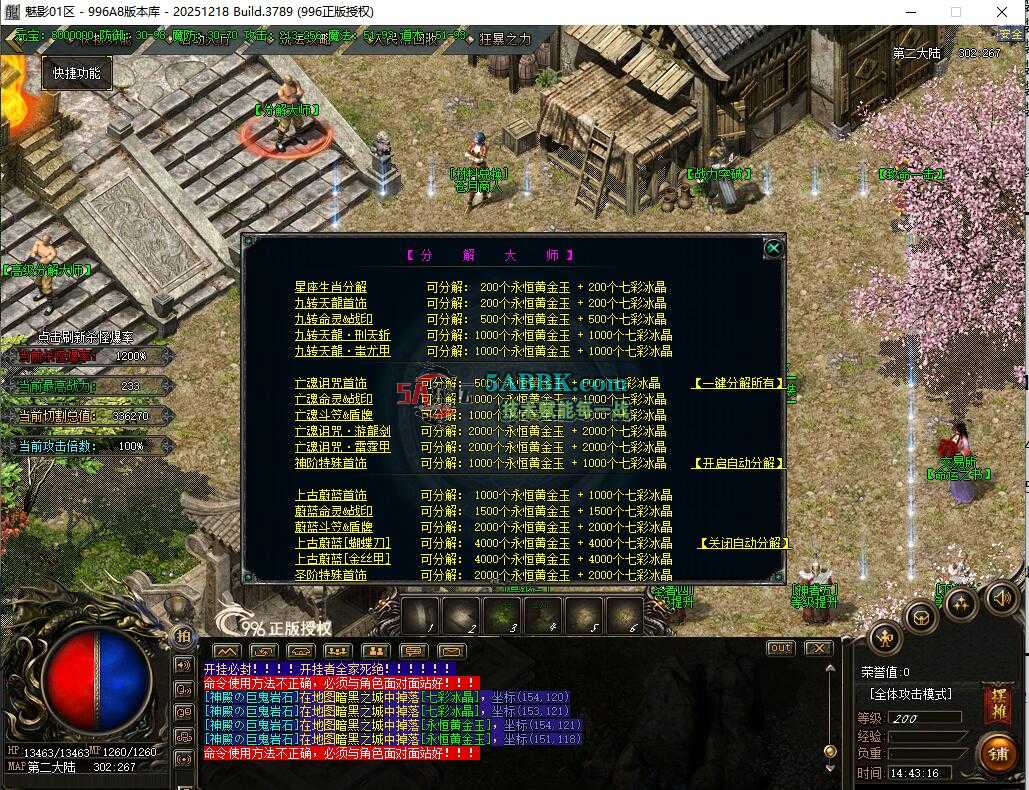This screenshot has width=1029, height=790.
Task: Click the red 摆摊 stall button
Action: pyautogui.click(x=996, y=703)
